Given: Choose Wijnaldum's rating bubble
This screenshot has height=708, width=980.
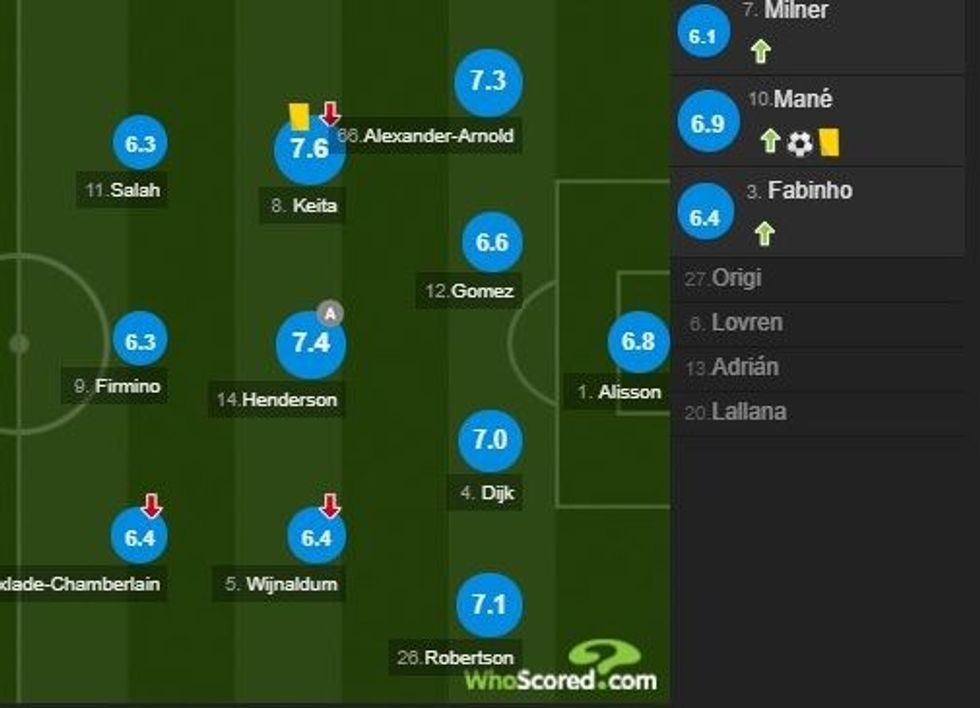Looking at the screenshot, I should (315, 538).
